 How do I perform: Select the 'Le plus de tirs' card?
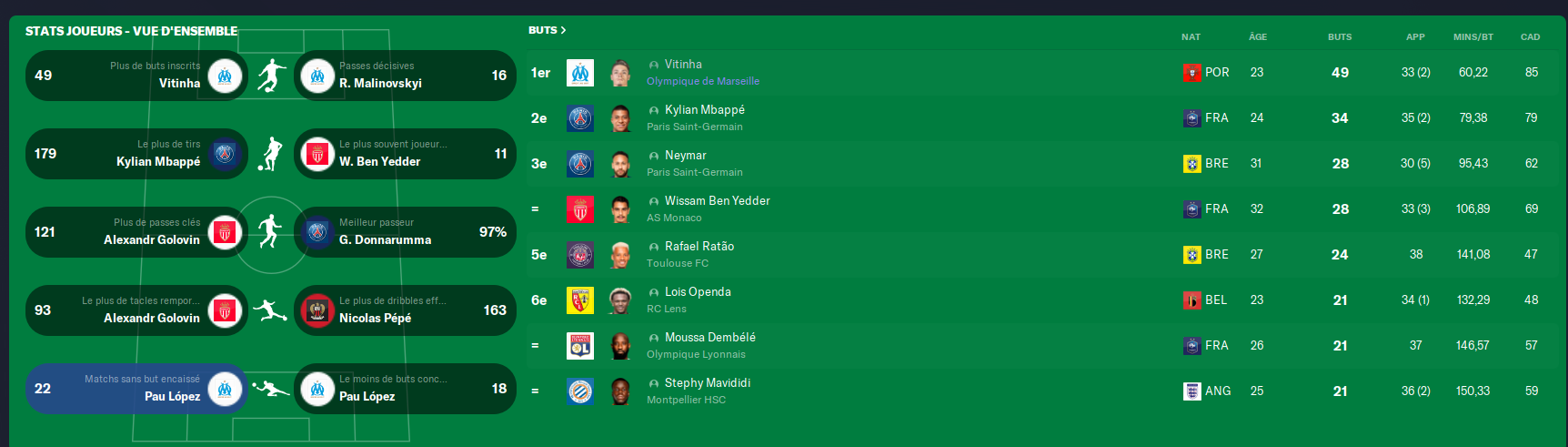136,154
